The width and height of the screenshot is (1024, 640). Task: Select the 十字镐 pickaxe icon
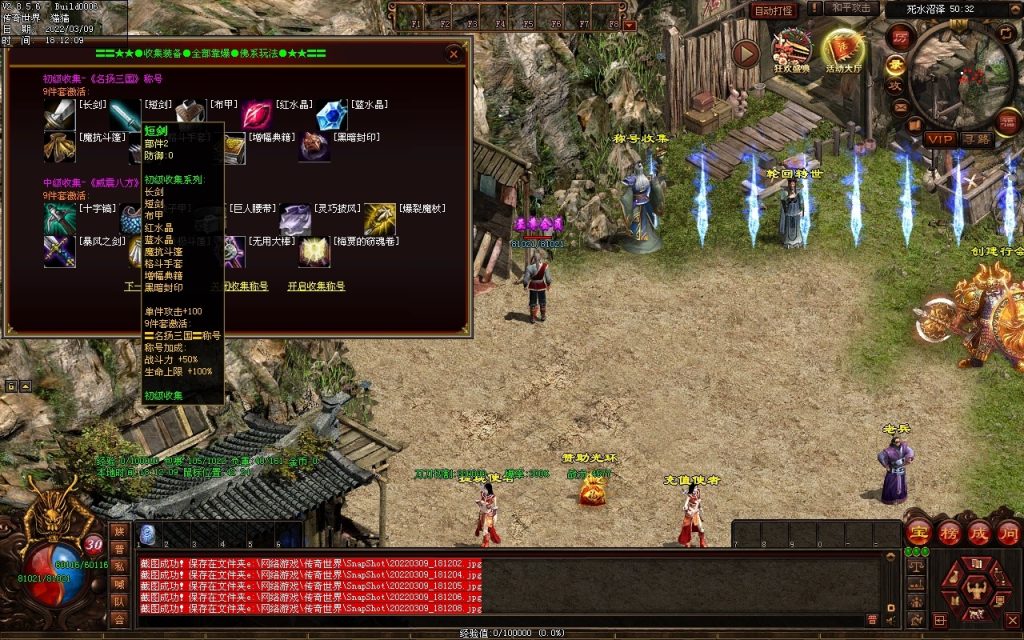point(58,220)
